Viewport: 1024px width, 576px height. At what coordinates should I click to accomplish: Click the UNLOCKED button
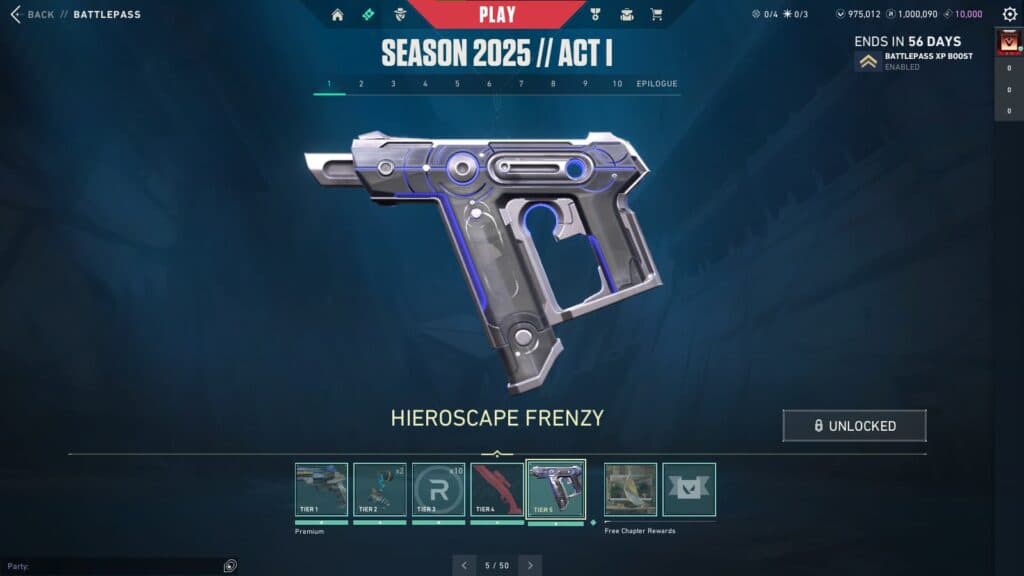coord(854,425)
